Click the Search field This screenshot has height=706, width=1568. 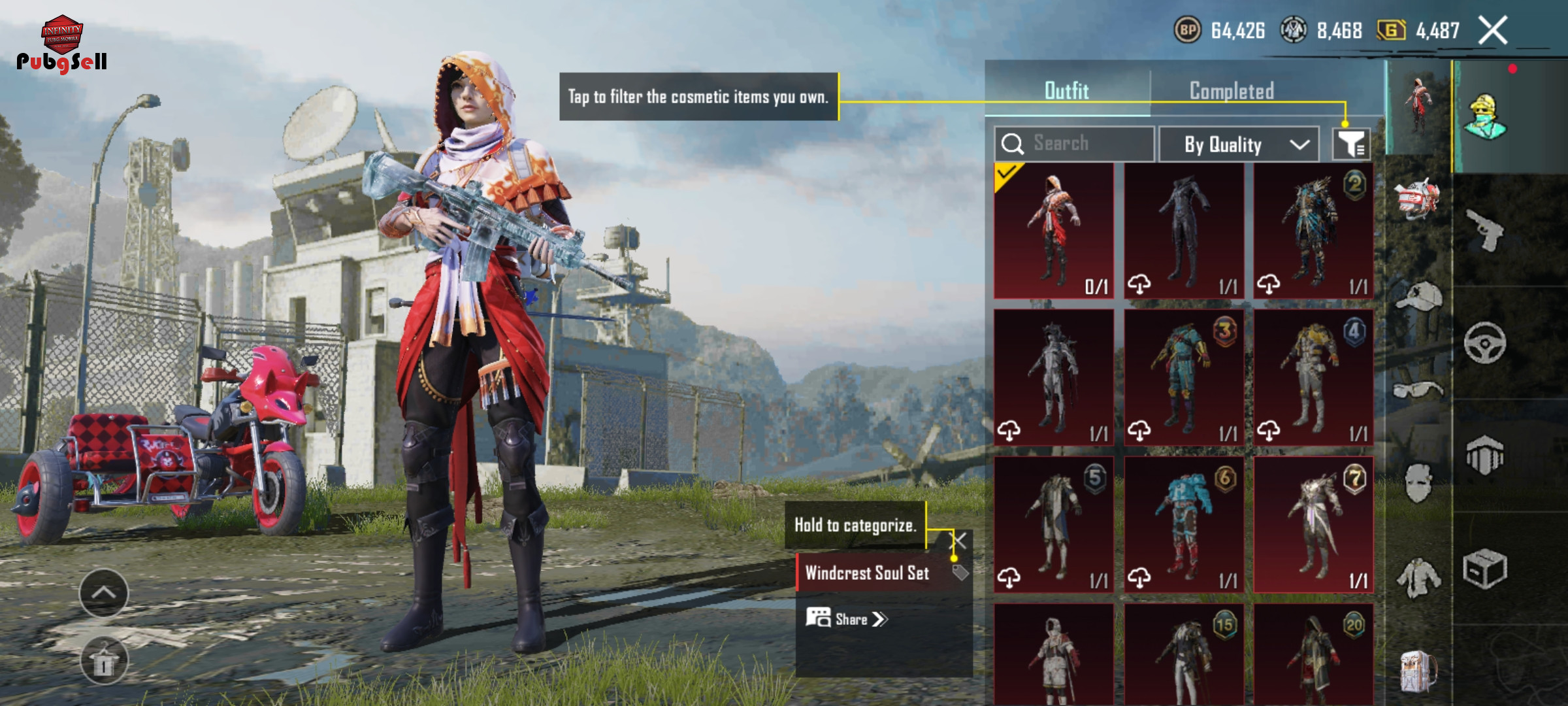pyautogui.click(x=1074, y=144)
